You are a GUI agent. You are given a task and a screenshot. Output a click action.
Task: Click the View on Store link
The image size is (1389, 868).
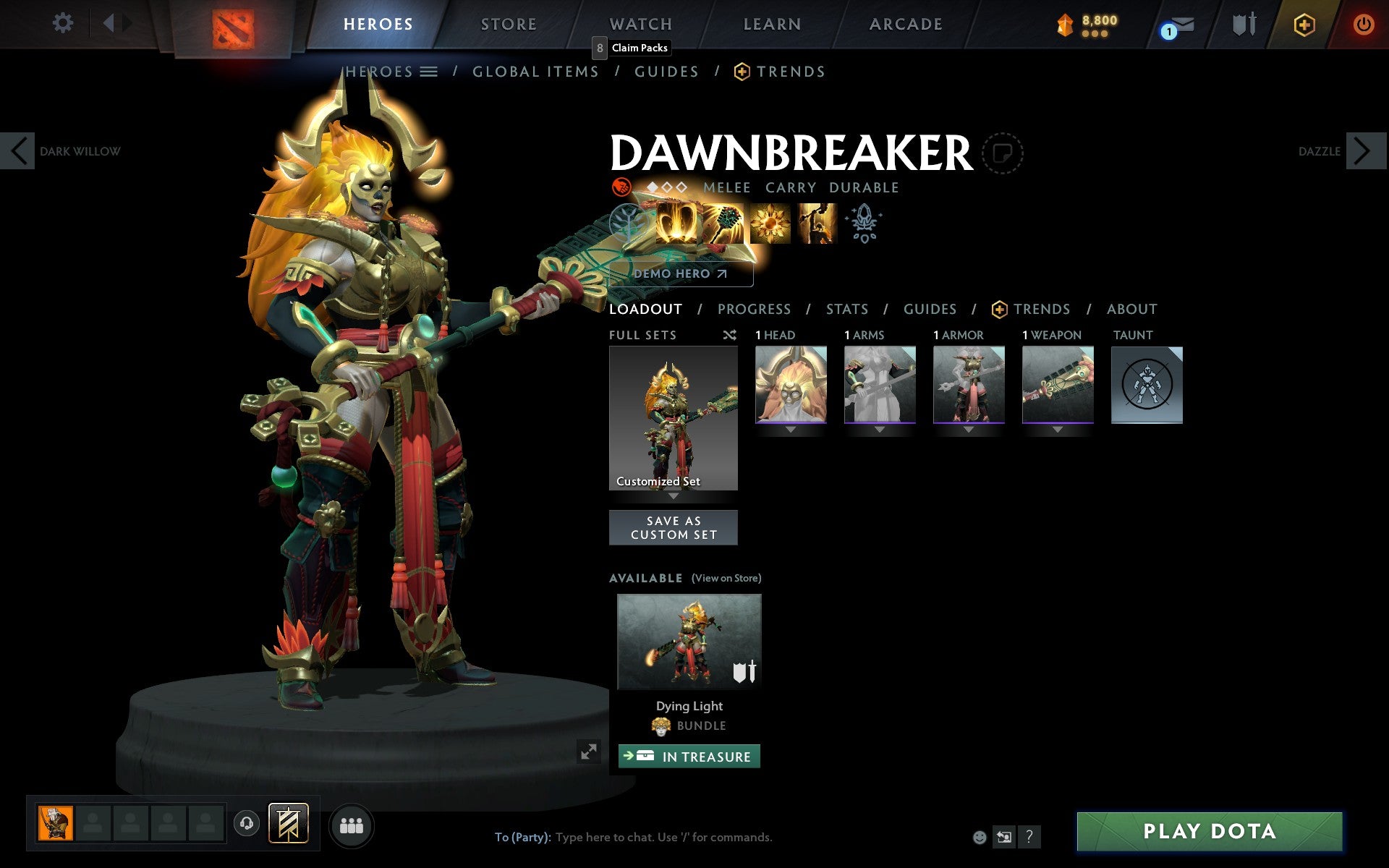[x=726, y=578]
